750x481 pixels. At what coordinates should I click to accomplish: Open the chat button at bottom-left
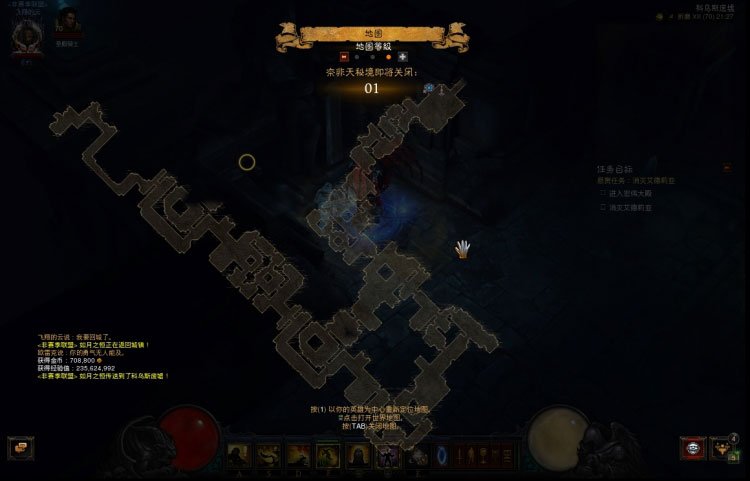[x=20, y=448]
